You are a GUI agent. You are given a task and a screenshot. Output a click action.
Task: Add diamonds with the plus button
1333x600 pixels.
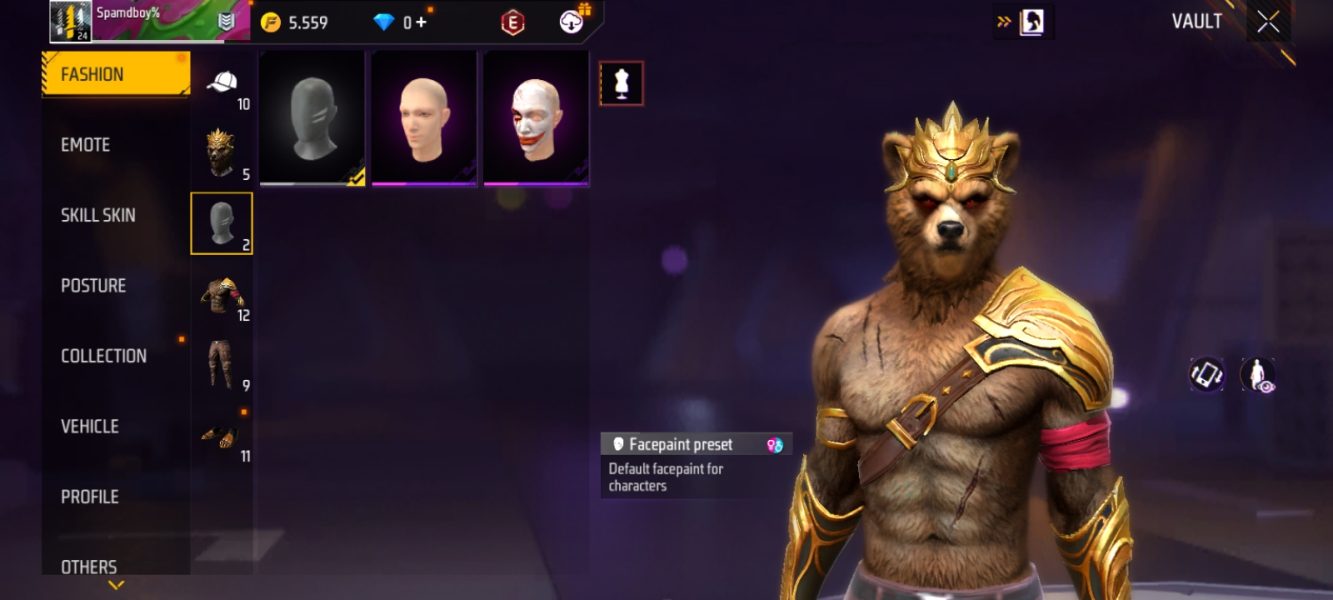click(421, 22)
